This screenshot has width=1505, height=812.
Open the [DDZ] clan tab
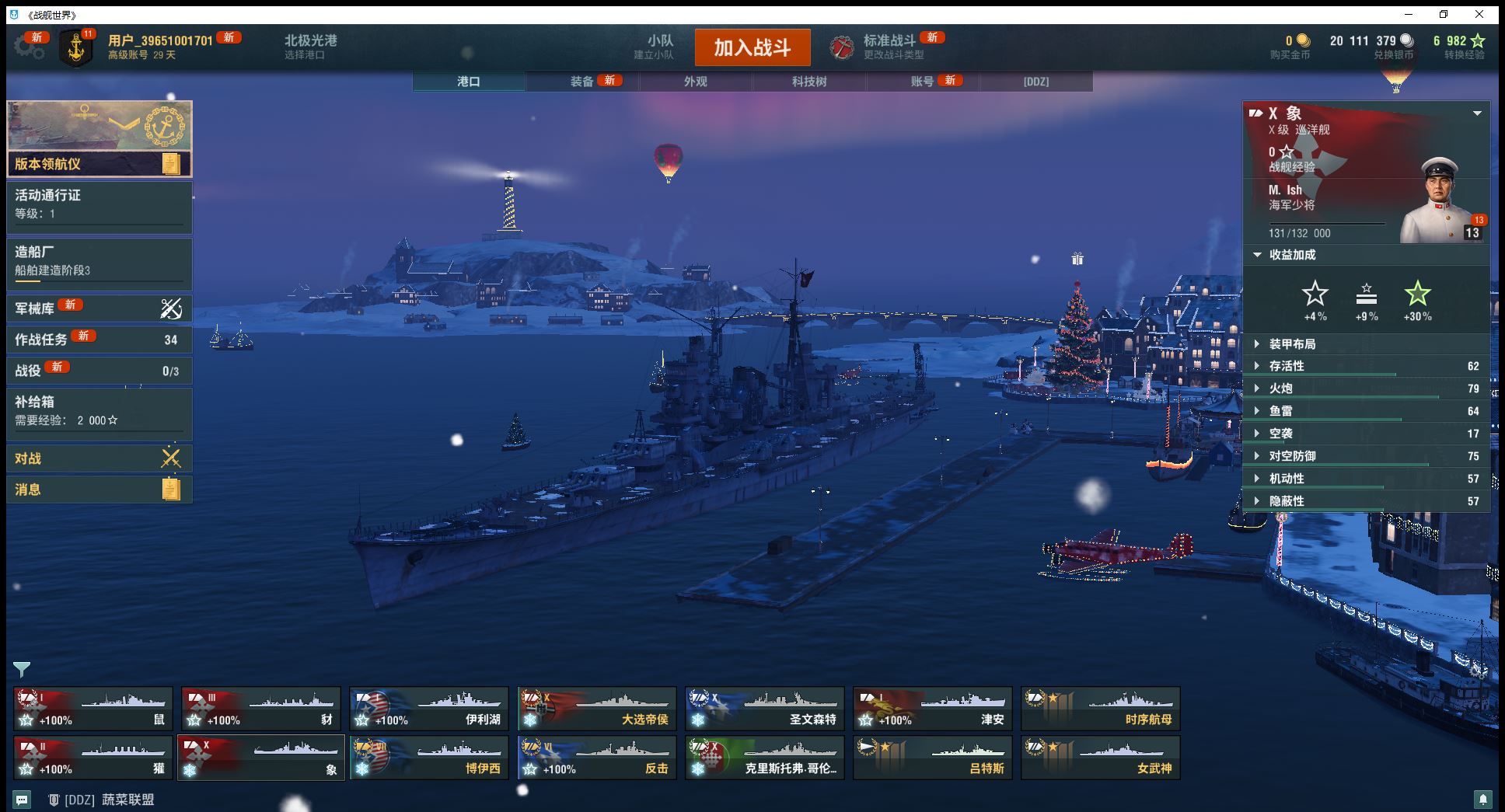(1036, 82)
